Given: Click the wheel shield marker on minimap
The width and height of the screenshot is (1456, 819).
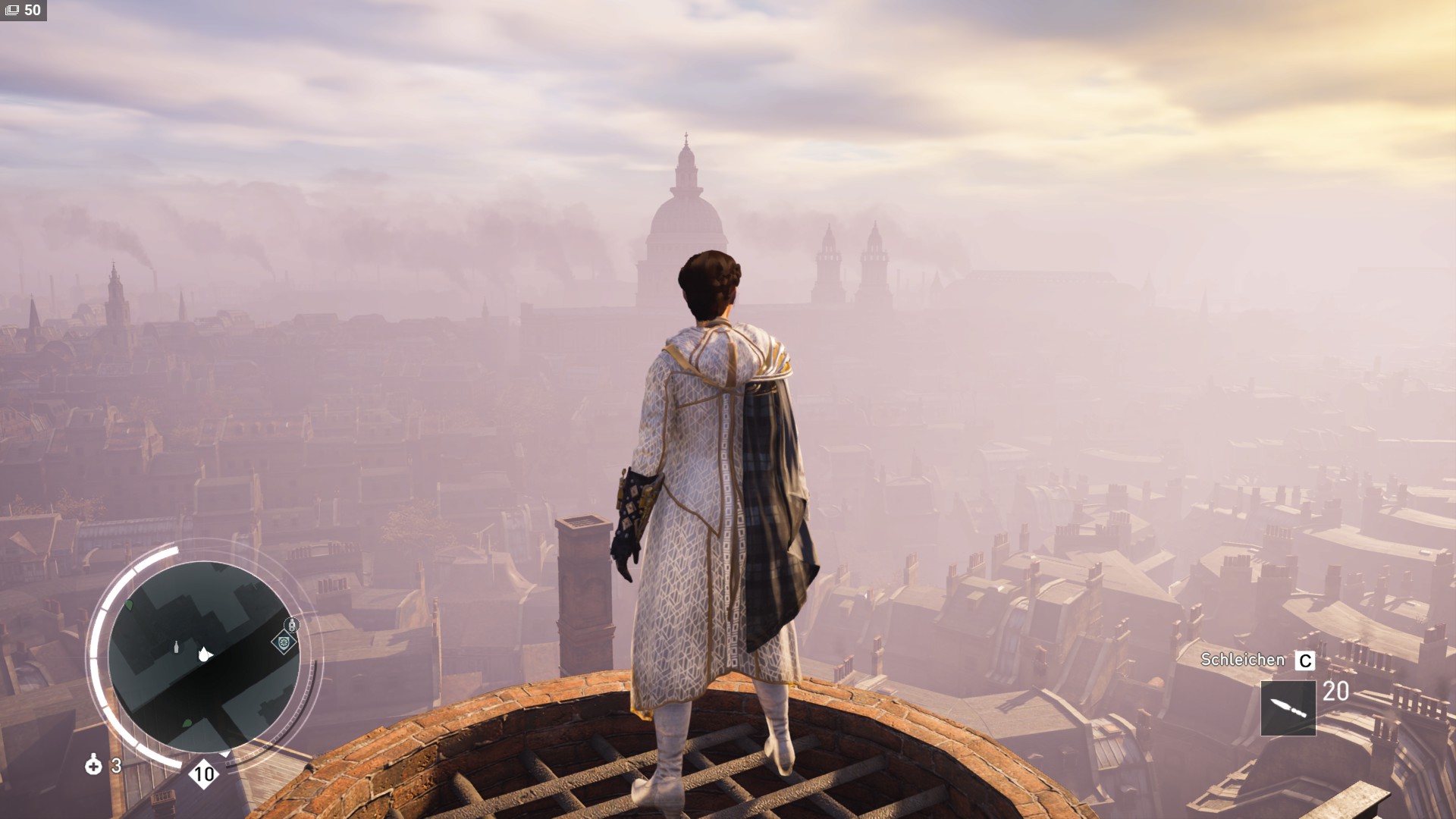Looking at the screenshot, I should (284, 643).
